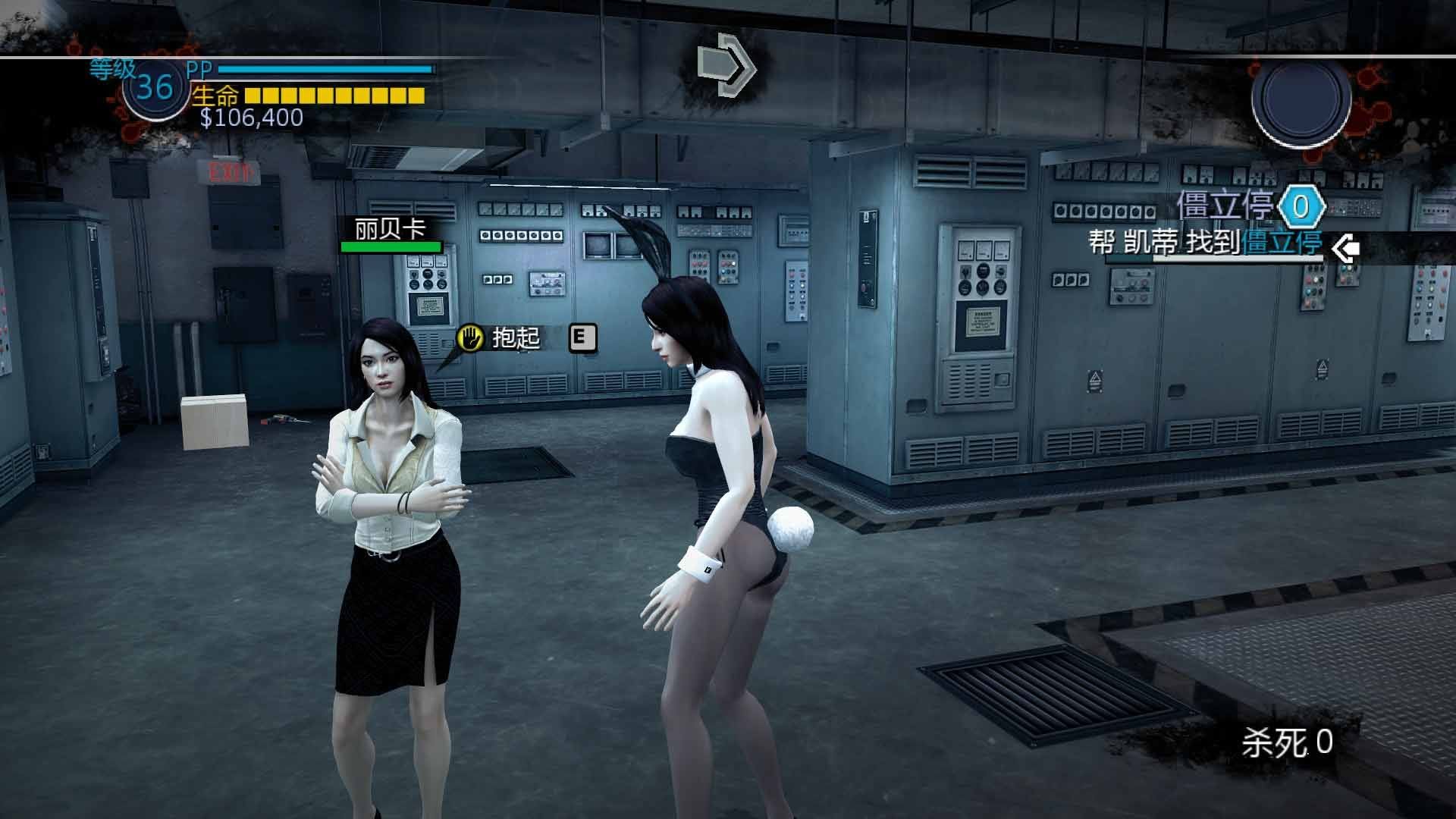Select the empty circular inventory slot
Viewport: 1456px width, 819px height.
pyautogui.click(x=1301, y=99)
